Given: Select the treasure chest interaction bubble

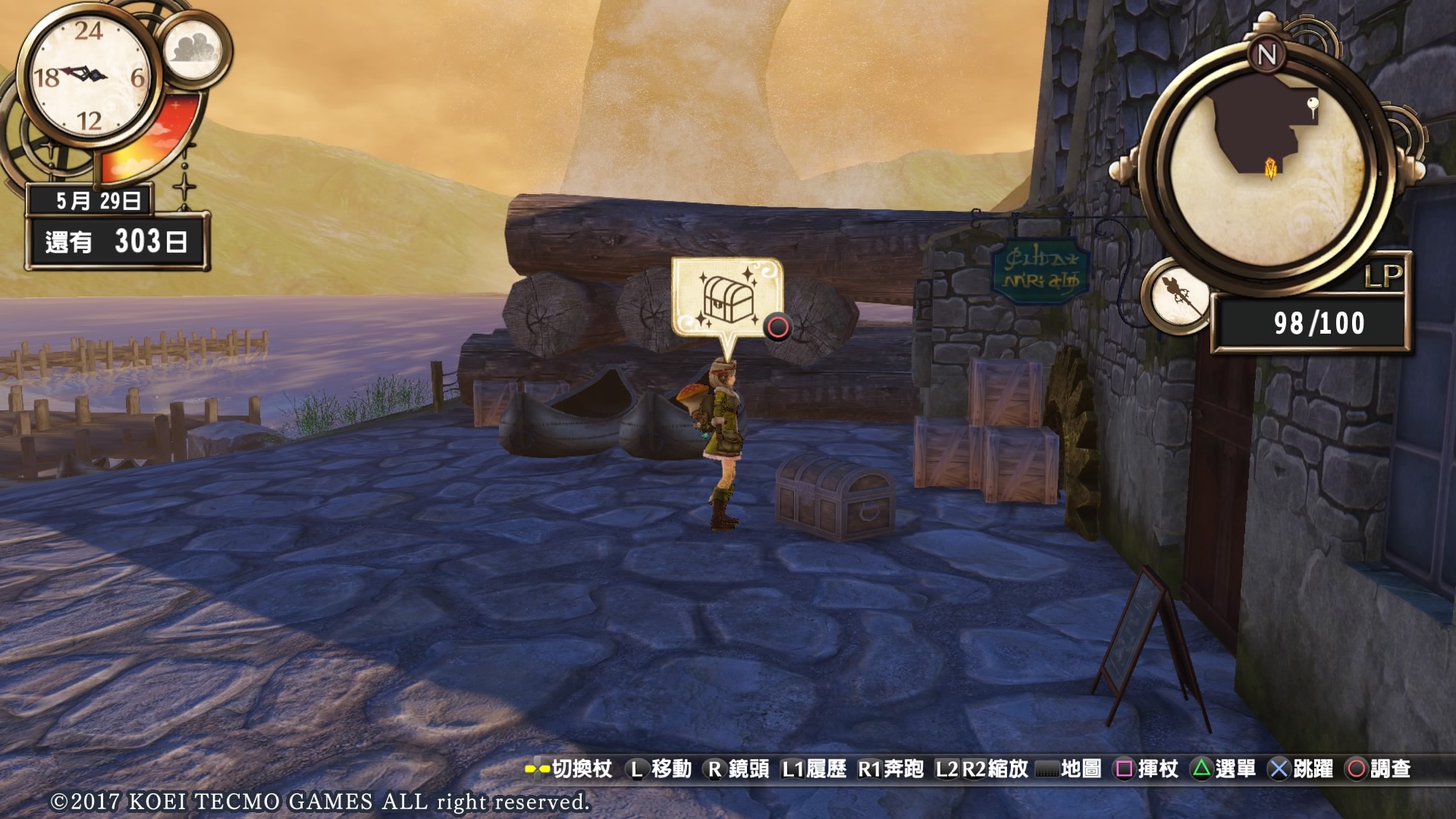Looking at the screenshot, I should (726, 298).
